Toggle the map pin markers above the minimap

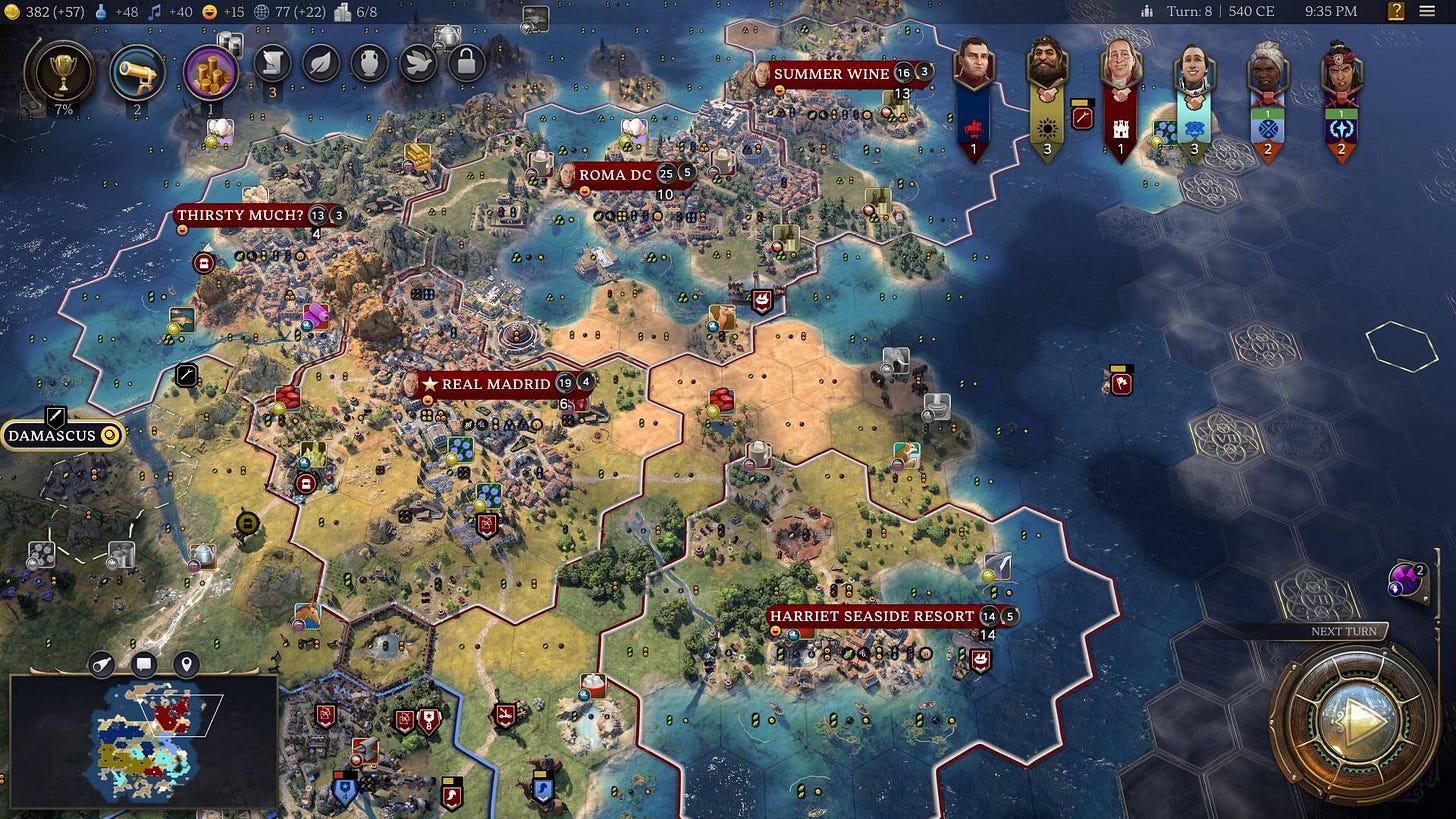[x=186, y=665]
